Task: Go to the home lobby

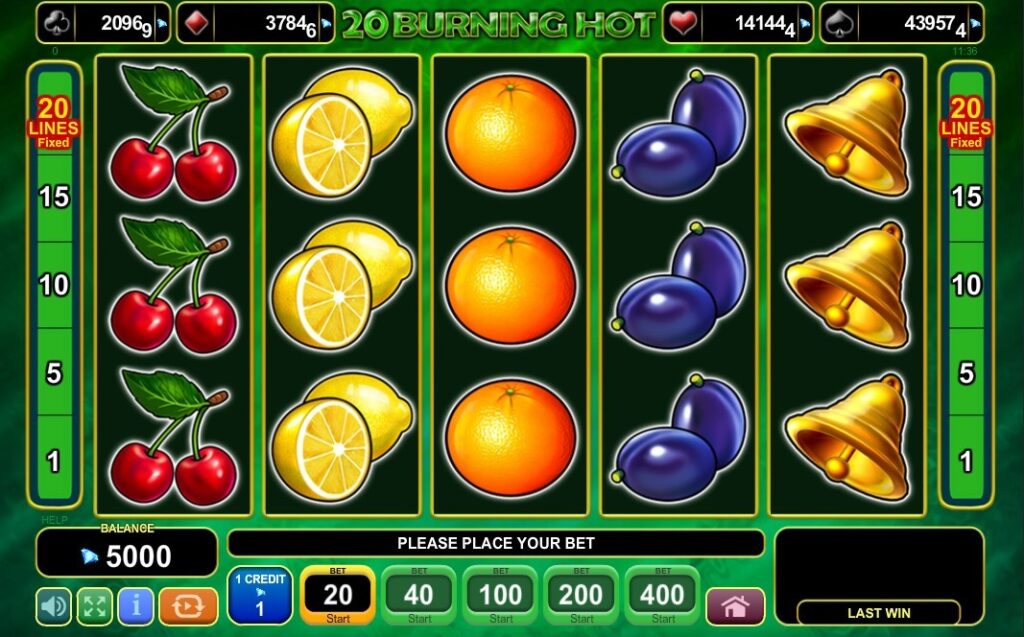Action: pos(735,606)
